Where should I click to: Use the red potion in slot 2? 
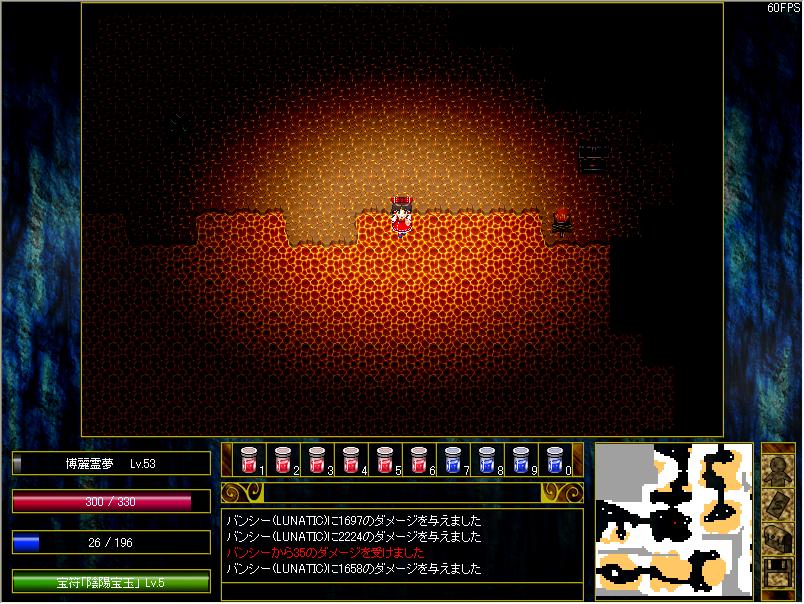point(283,459)
